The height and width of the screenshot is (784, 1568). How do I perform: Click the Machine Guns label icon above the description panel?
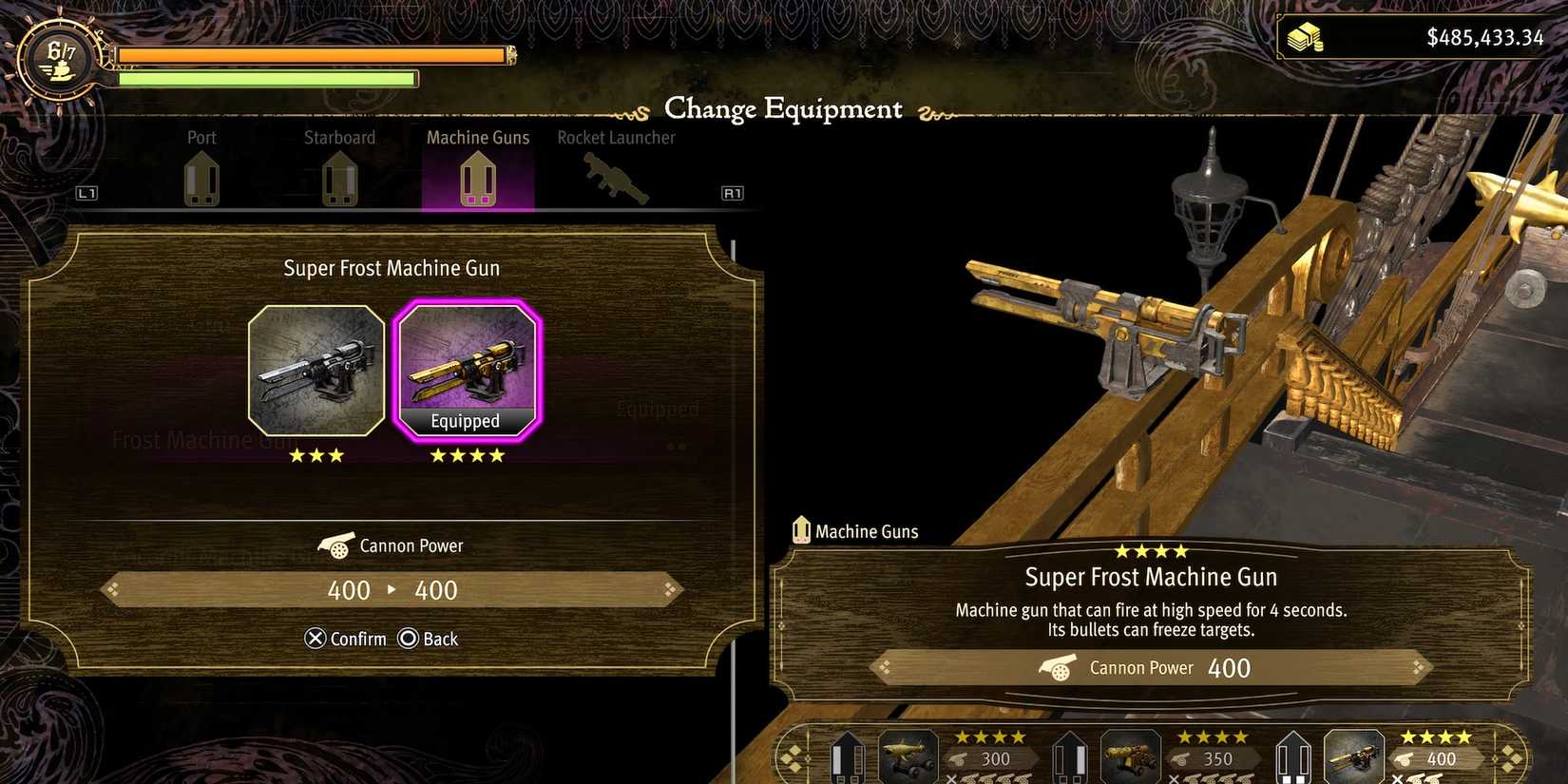point(801,529)
